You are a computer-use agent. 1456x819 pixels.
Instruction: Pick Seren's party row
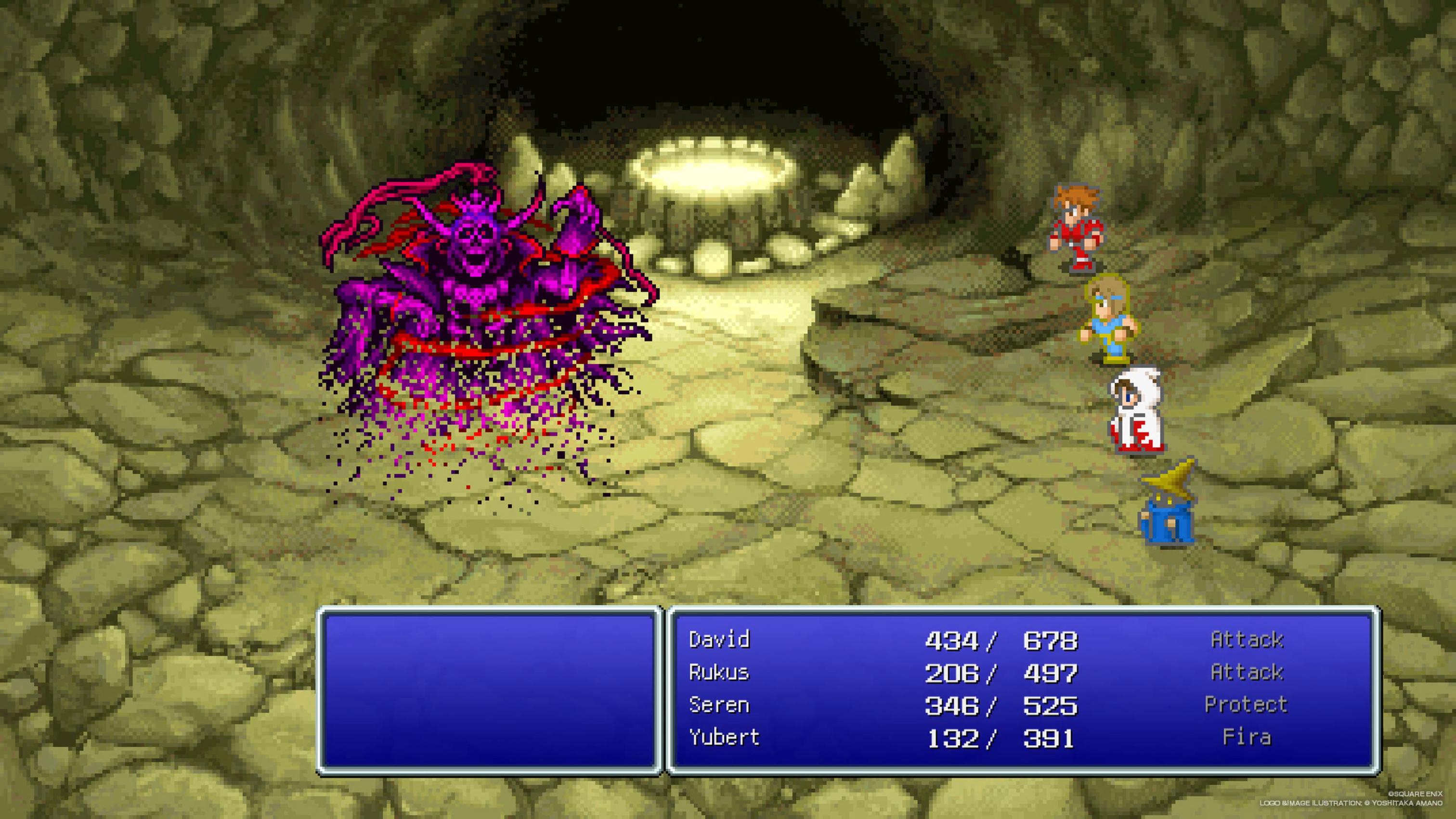pyautogui.click(x=719, y=705)
